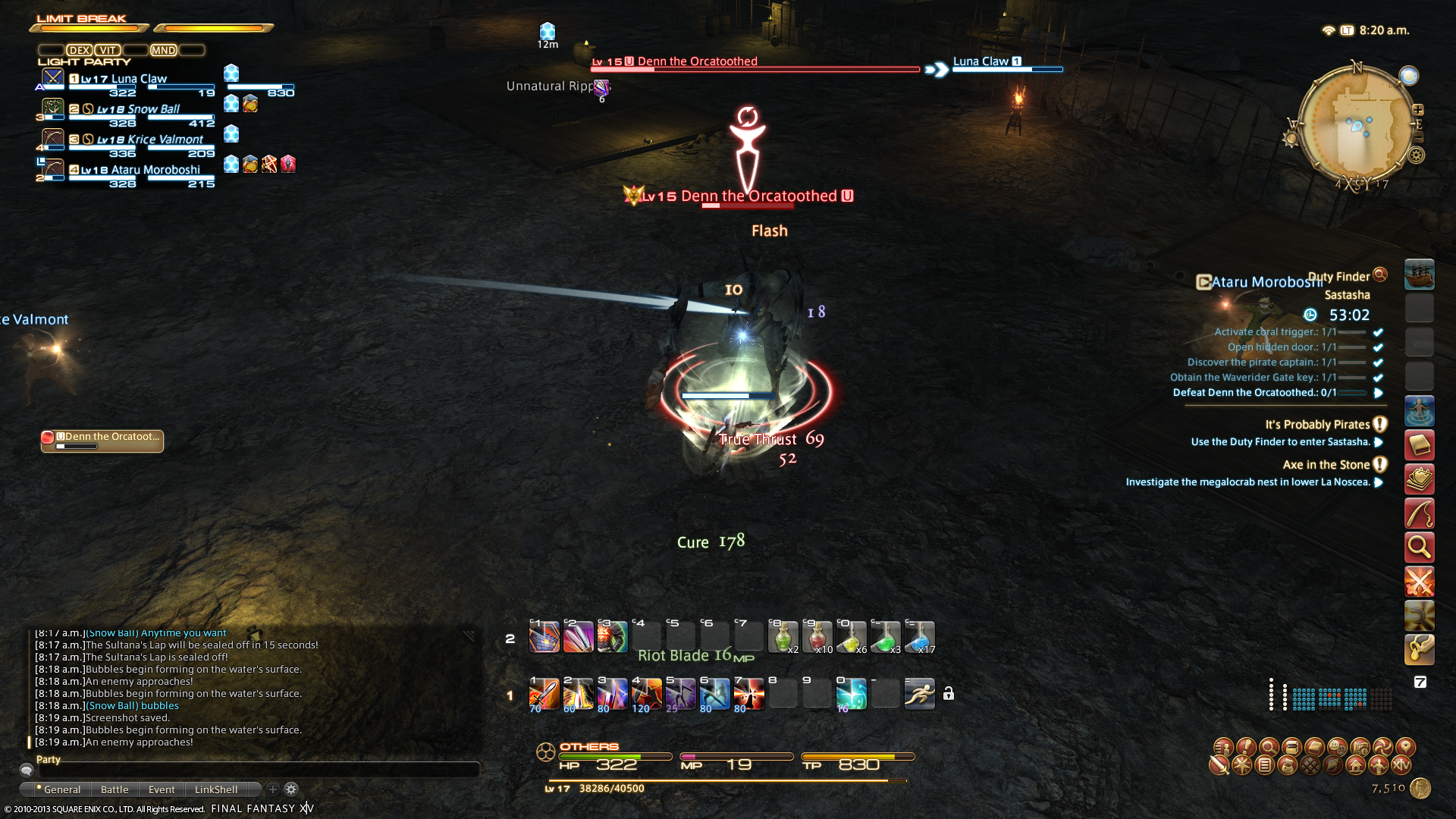Activate the castle wall ability on hotbar 2

tap(544, 637)
